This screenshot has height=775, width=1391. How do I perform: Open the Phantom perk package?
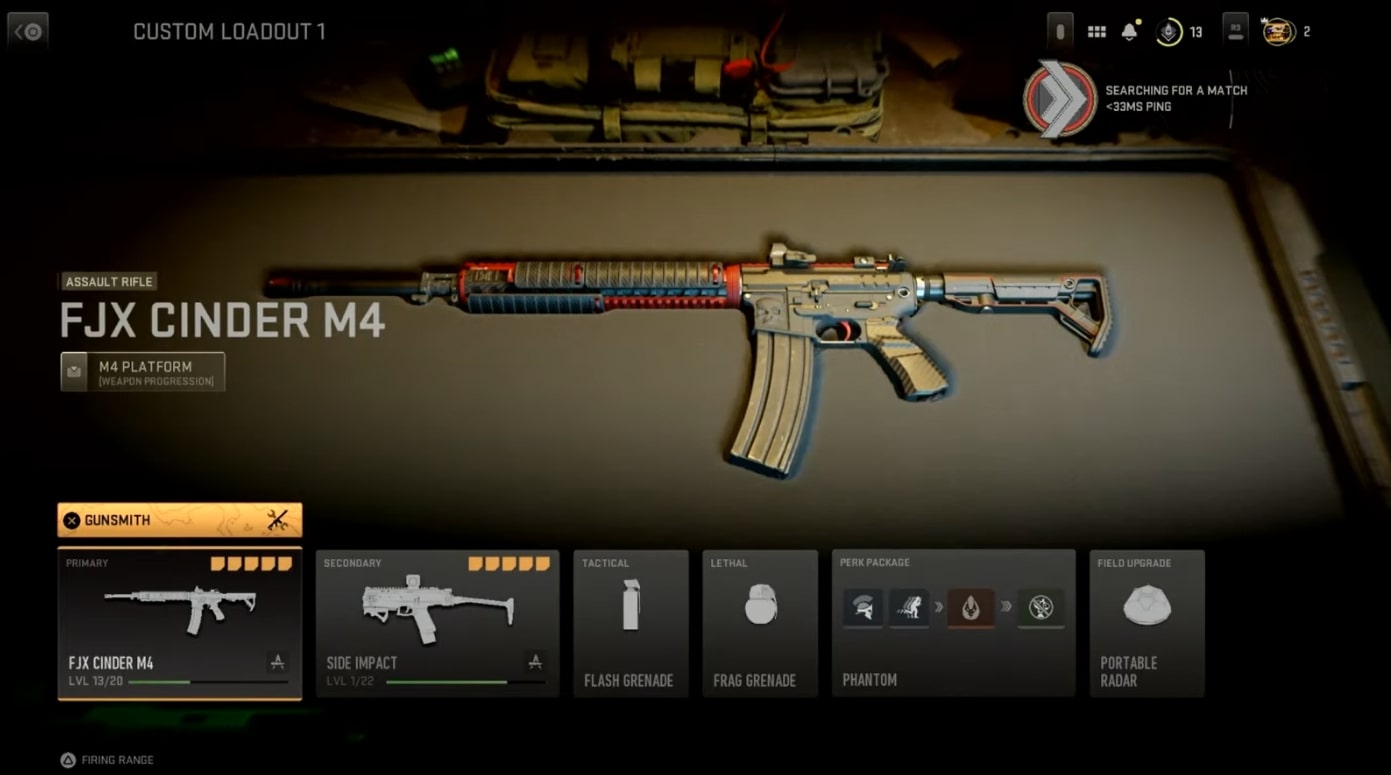[x=953, y=623]
